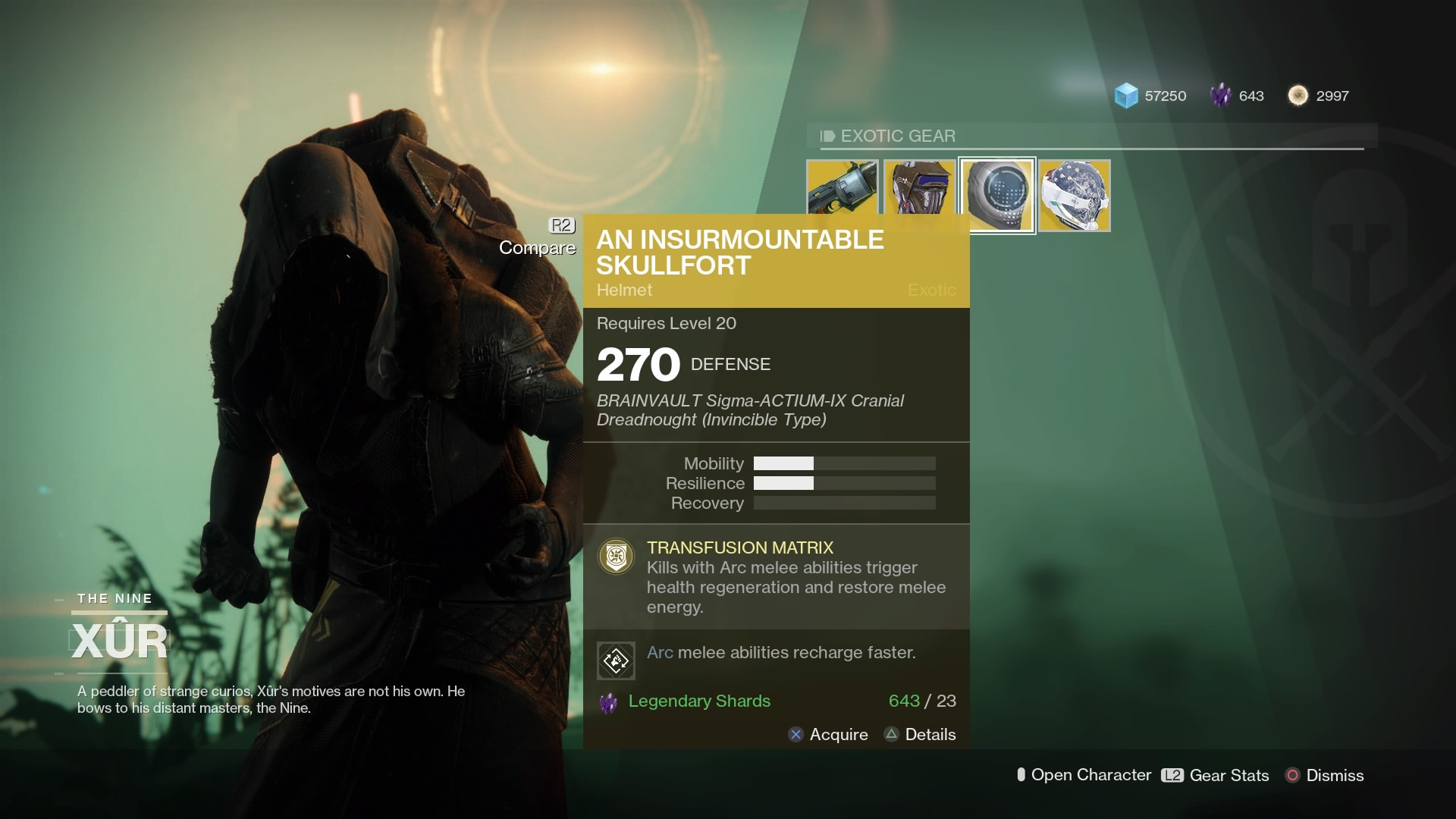Select the exotic Hunter helmet thumbnail

click(x=1074, y=193)
